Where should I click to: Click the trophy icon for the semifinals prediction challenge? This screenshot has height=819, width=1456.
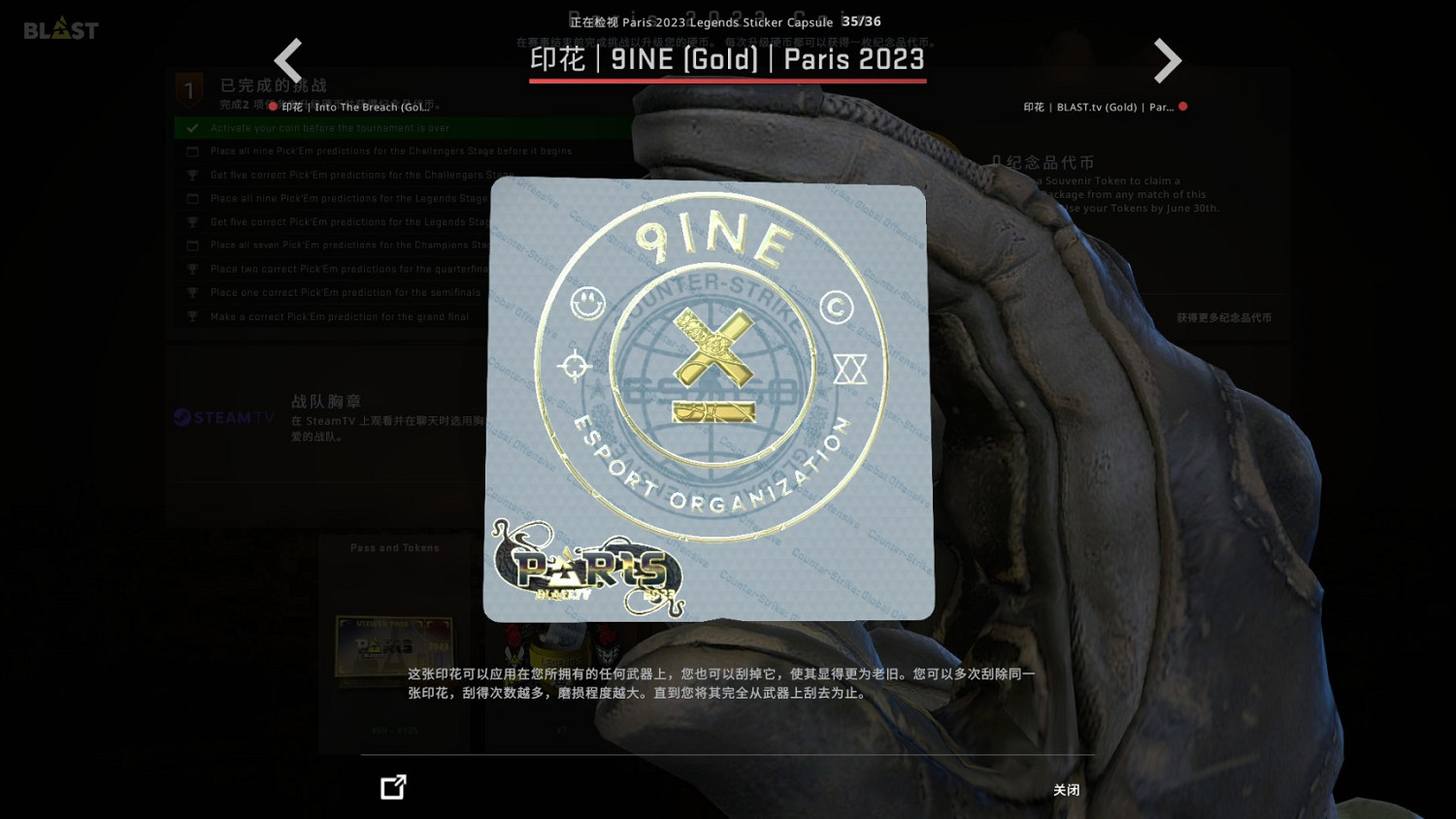192,292
